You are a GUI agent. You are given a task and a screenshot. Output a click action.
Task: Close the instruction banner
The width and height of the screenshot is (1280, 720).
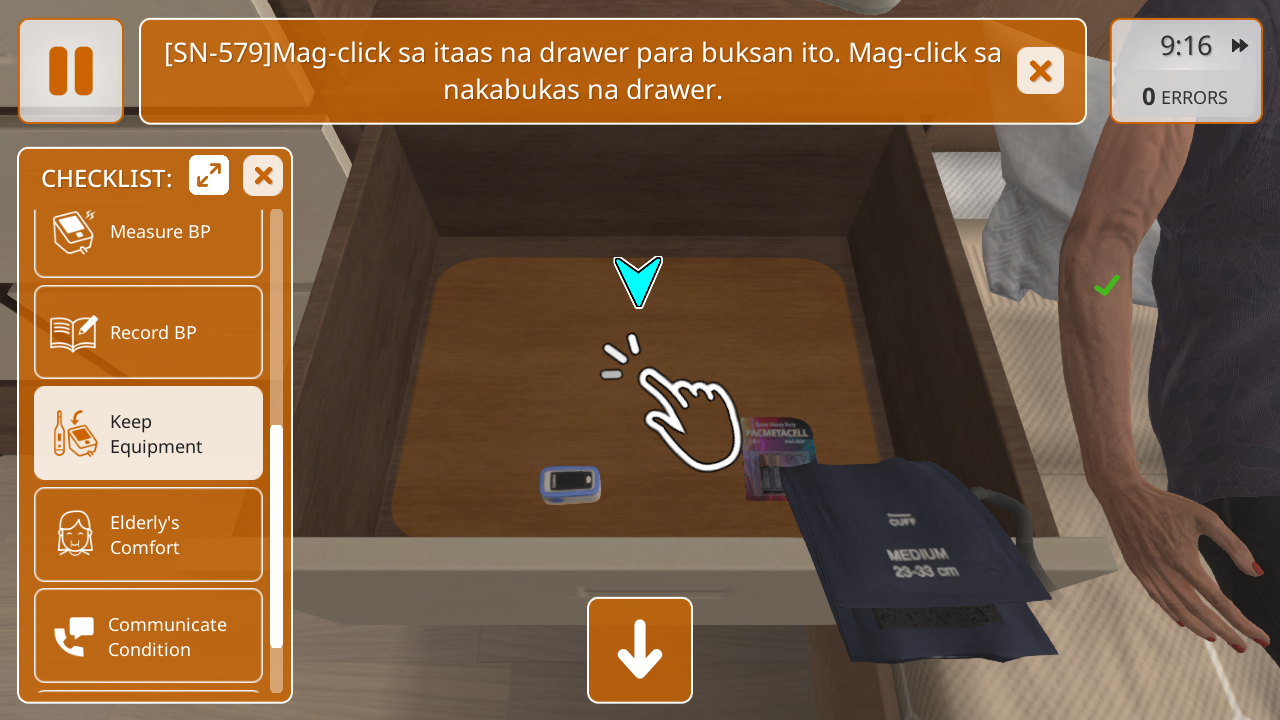[x=1040, y=71]
